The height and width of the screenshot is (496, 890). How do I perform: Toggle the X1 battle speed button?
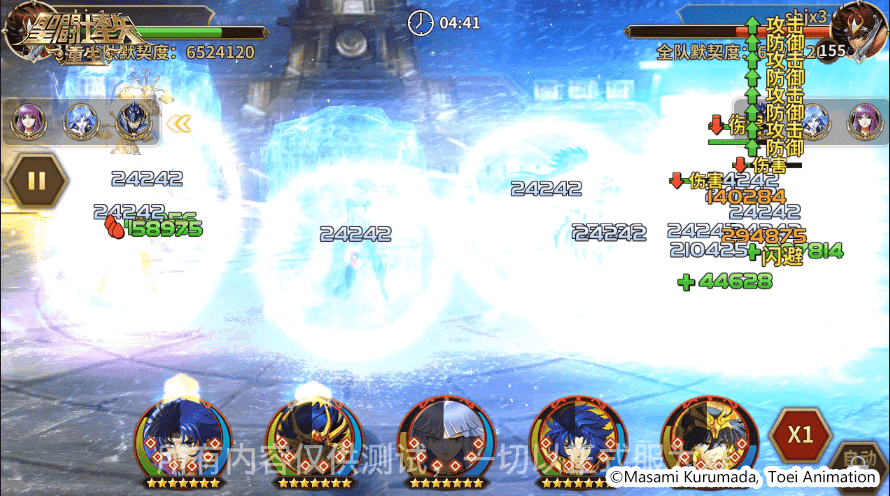799,435
